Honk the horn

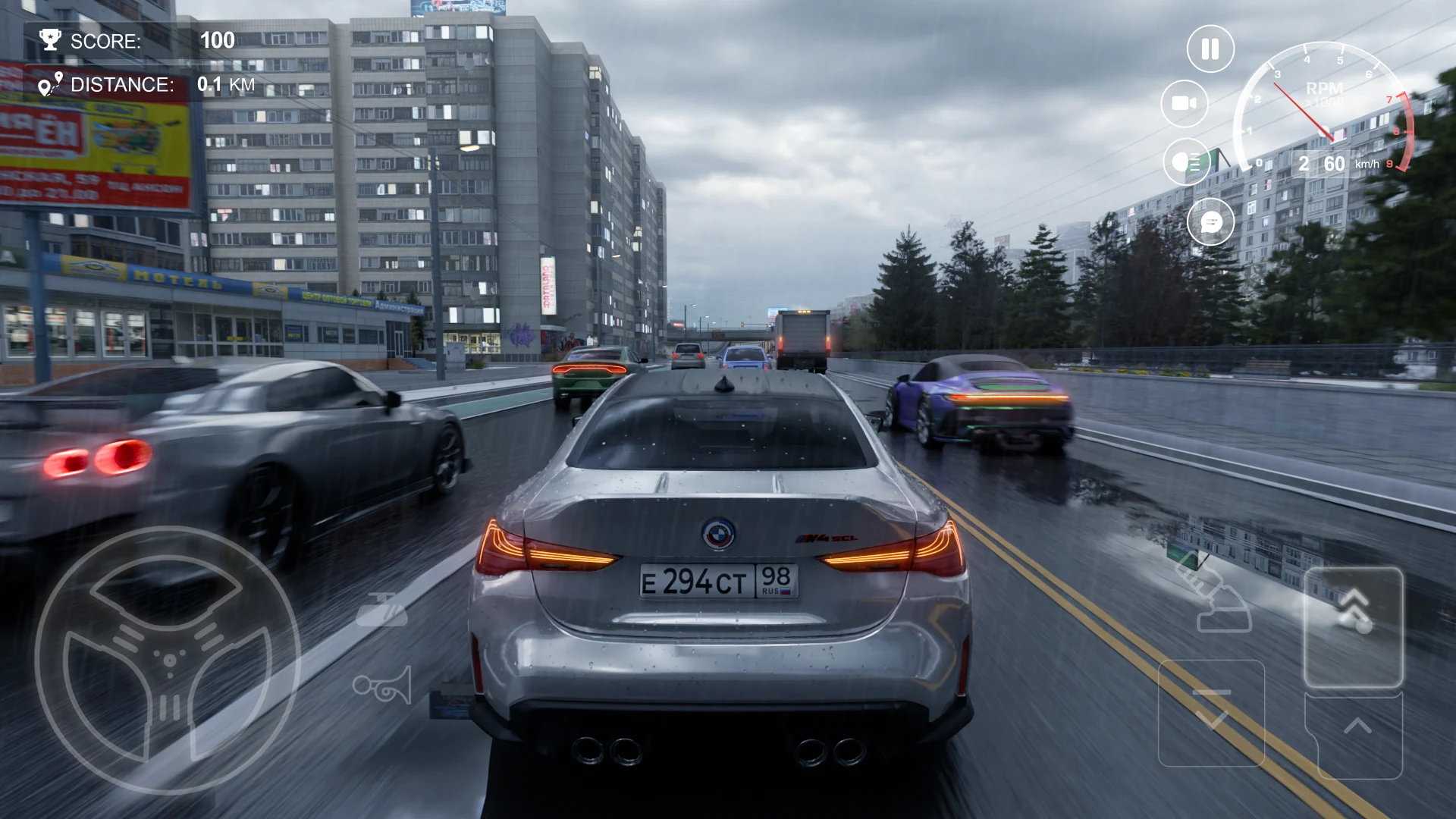coord(383,685)
